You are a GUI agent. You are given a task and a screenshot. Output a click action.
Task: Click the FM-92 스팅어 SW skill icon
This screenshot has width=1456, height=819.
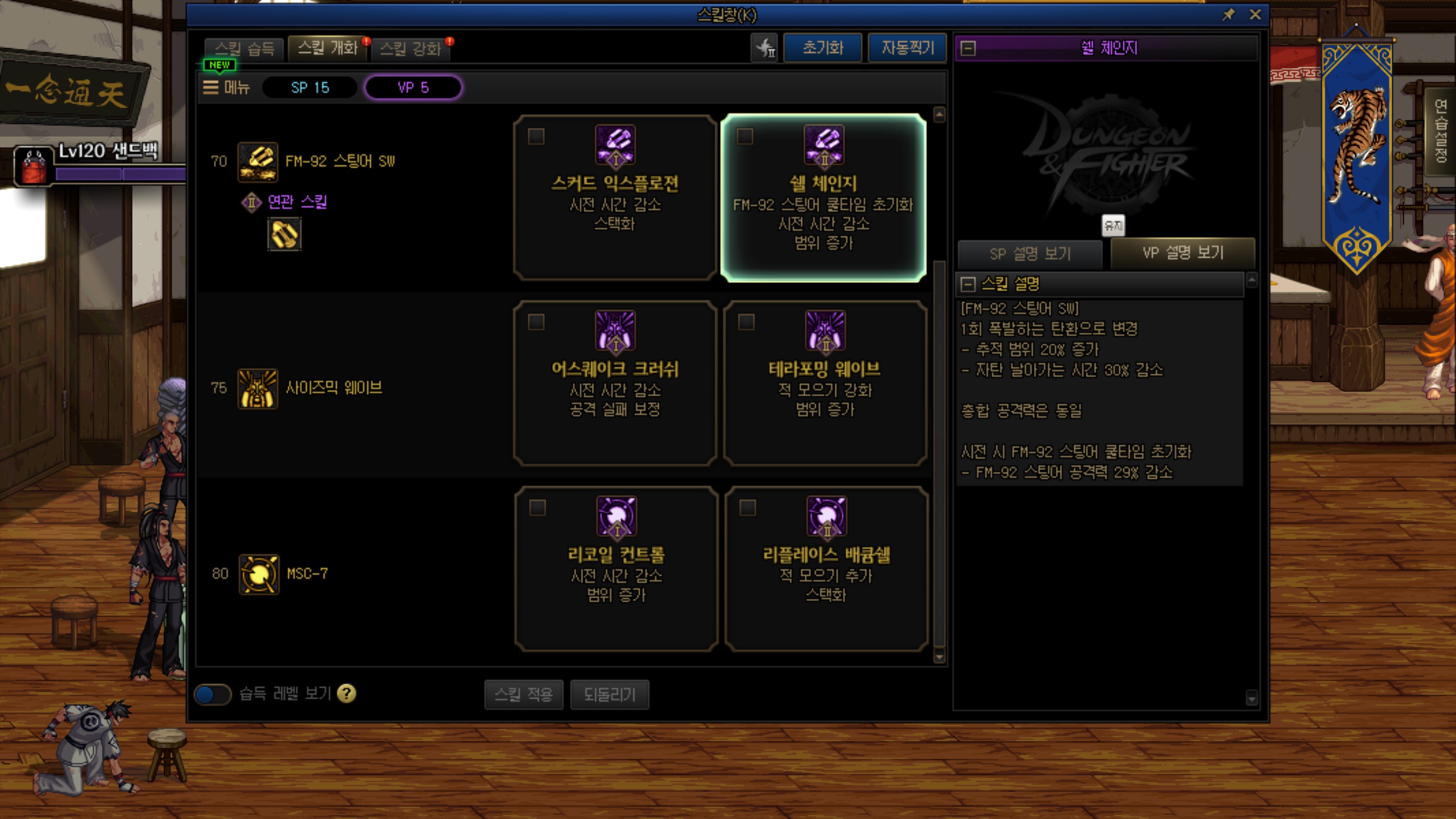(258, 162)
